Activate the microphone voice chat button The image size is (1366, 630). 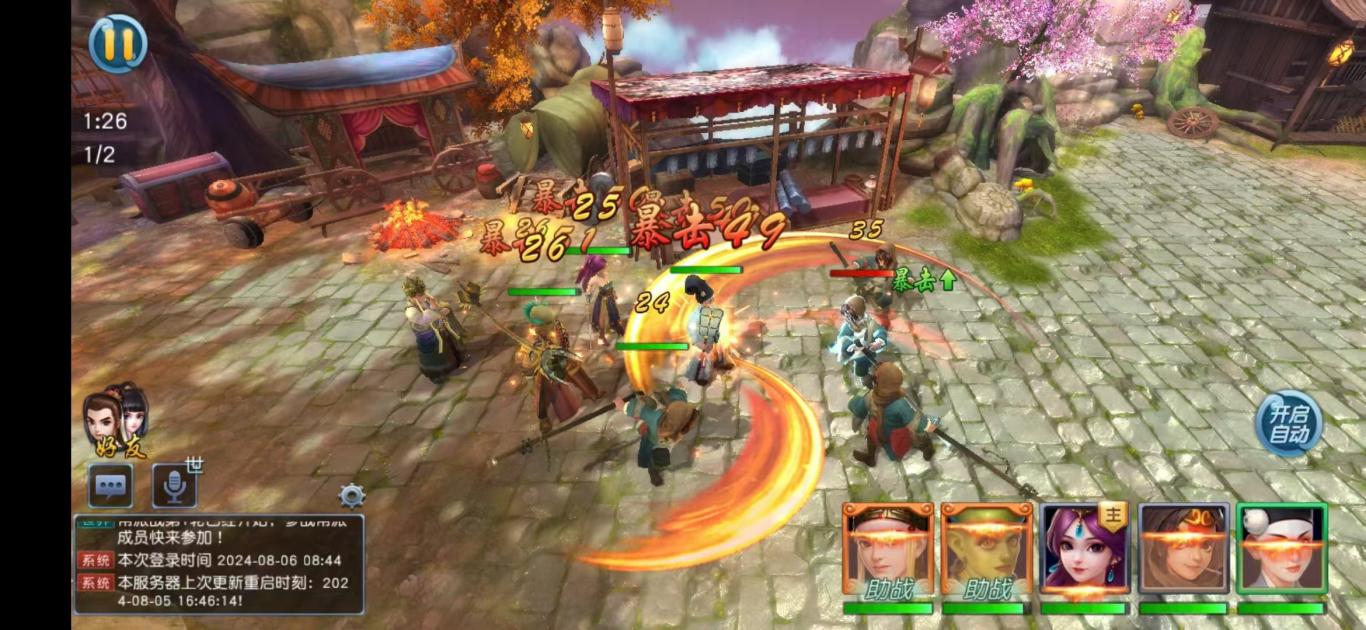(x=174, y=486)
